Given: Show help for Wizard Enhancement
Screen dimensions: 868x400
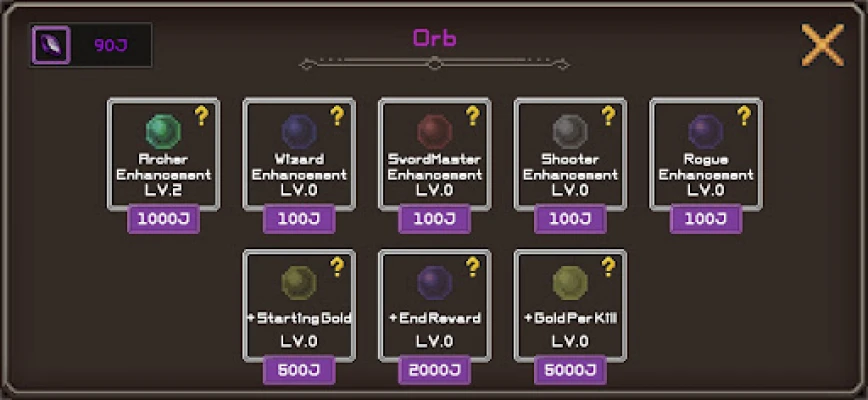Looking at the screenshot, I should click(x=337, y=116).
